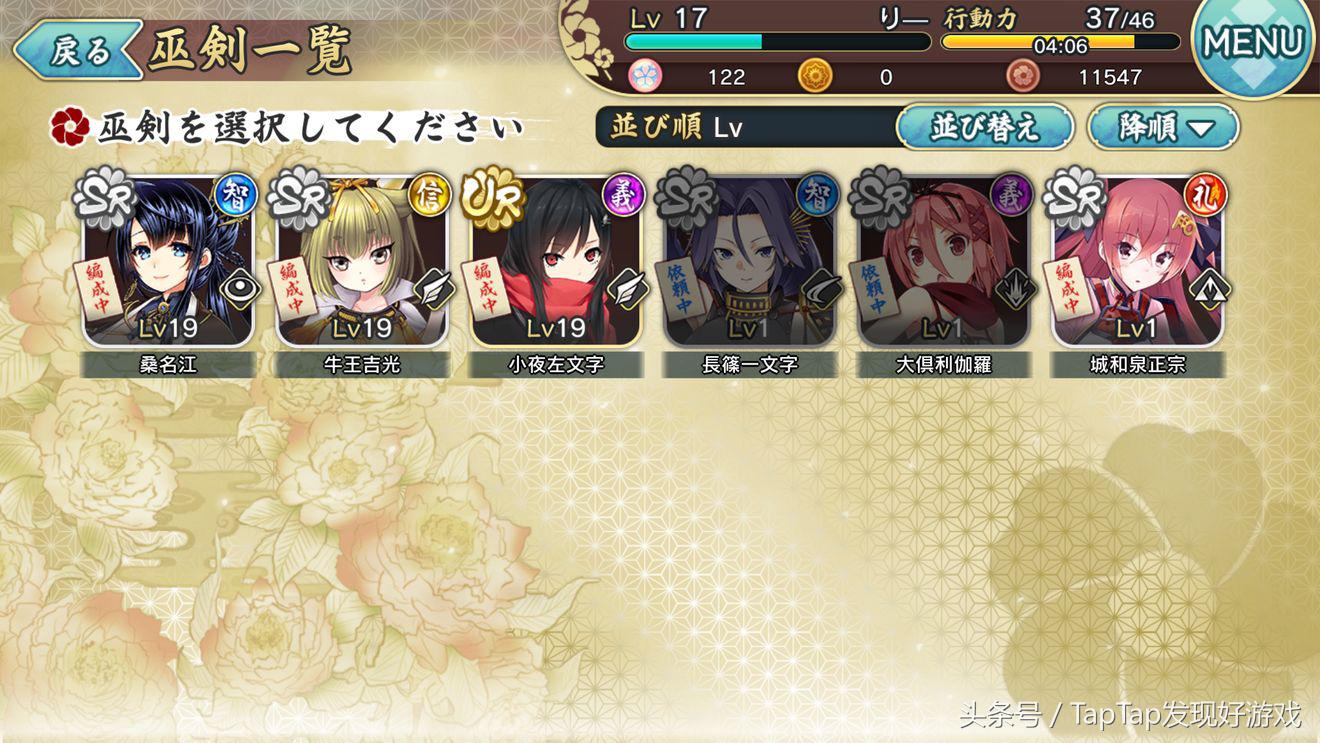The height and width of the screenshot is (743, 1320).
Task: Select the 城和泉正宗 character card
Action: pos(1137,265)
